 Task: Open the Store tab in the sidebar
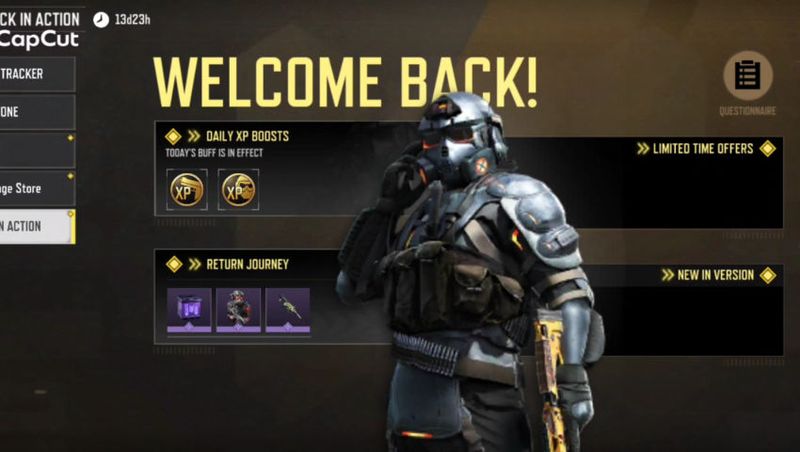tap(36, 188)
